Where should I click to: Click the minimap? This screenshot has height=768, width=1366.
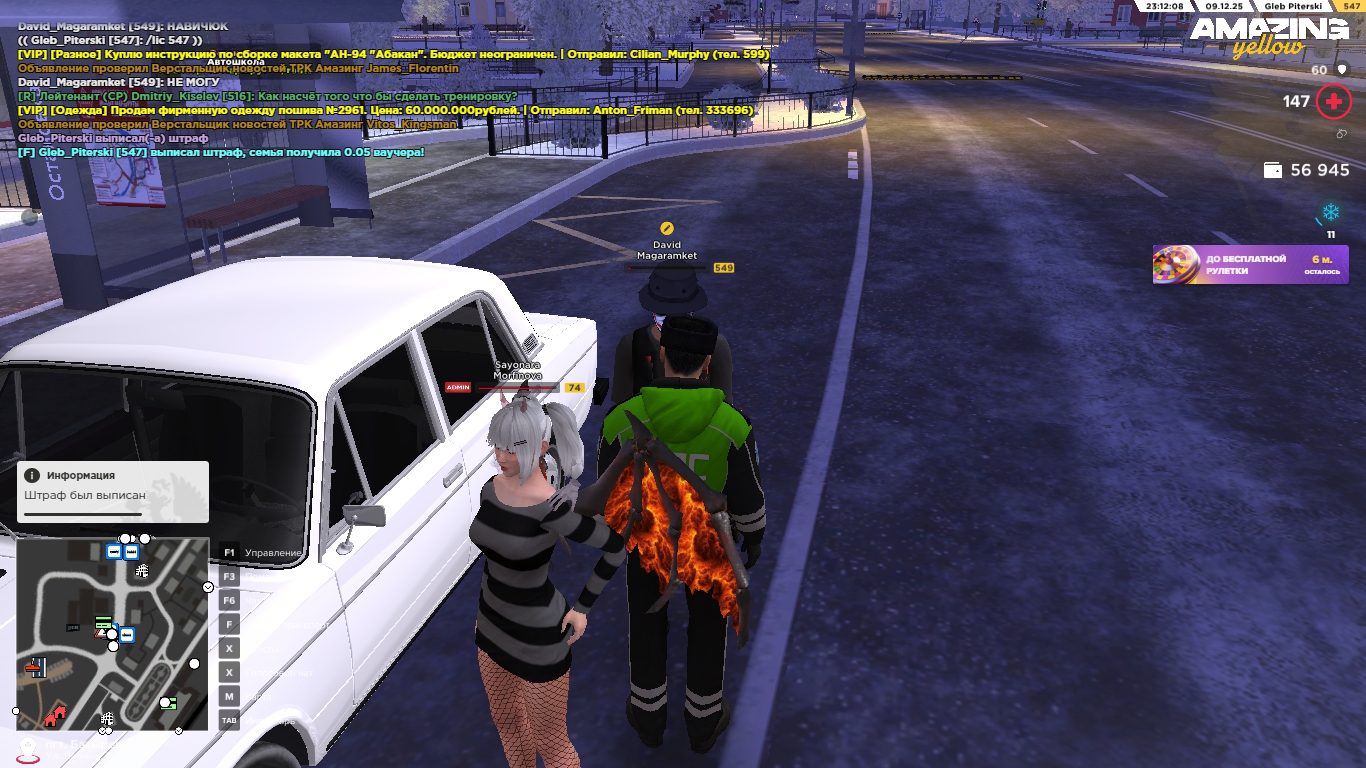112,634
